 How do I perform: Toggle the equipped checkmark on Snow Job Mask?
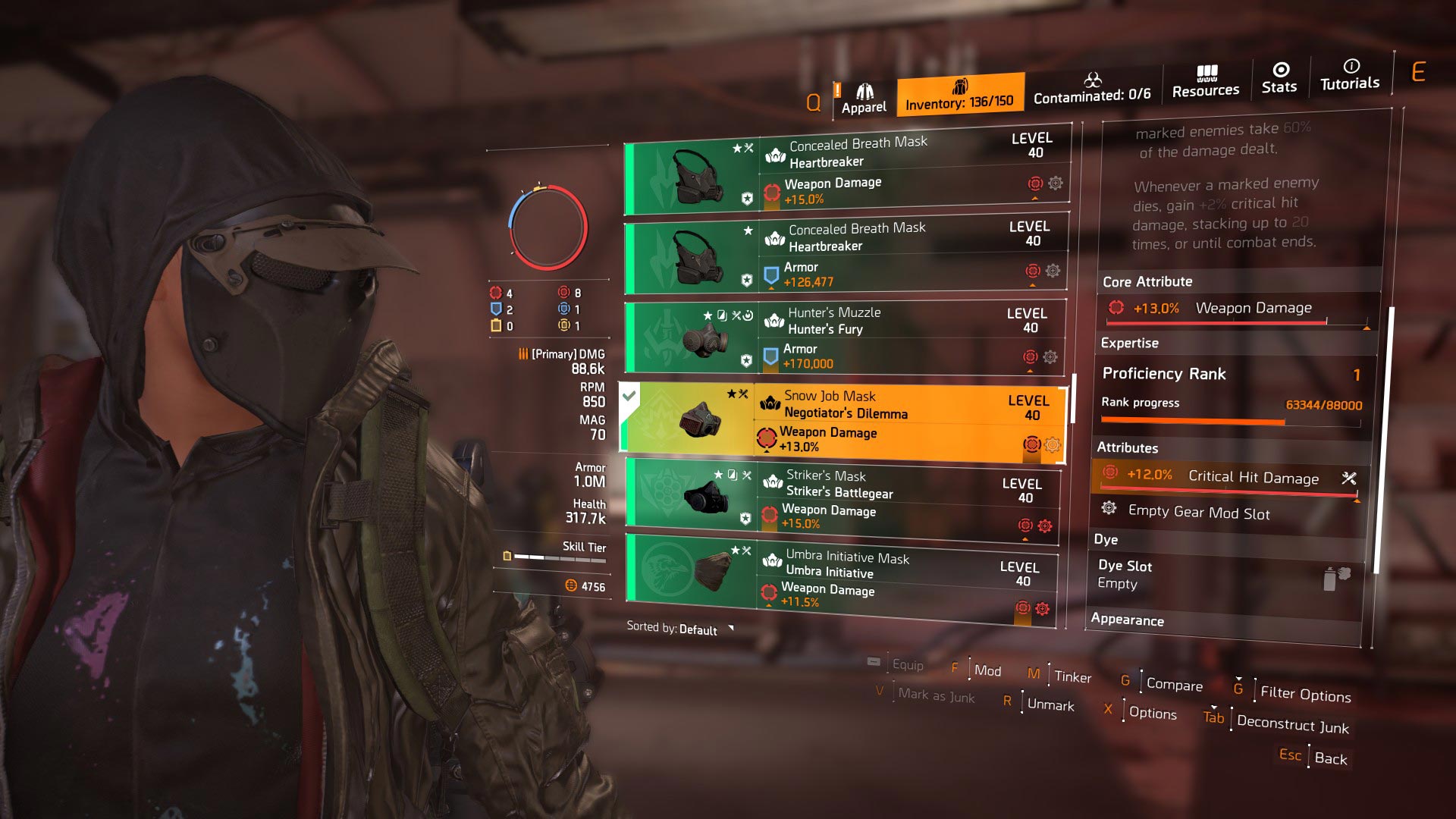[630, 394]
